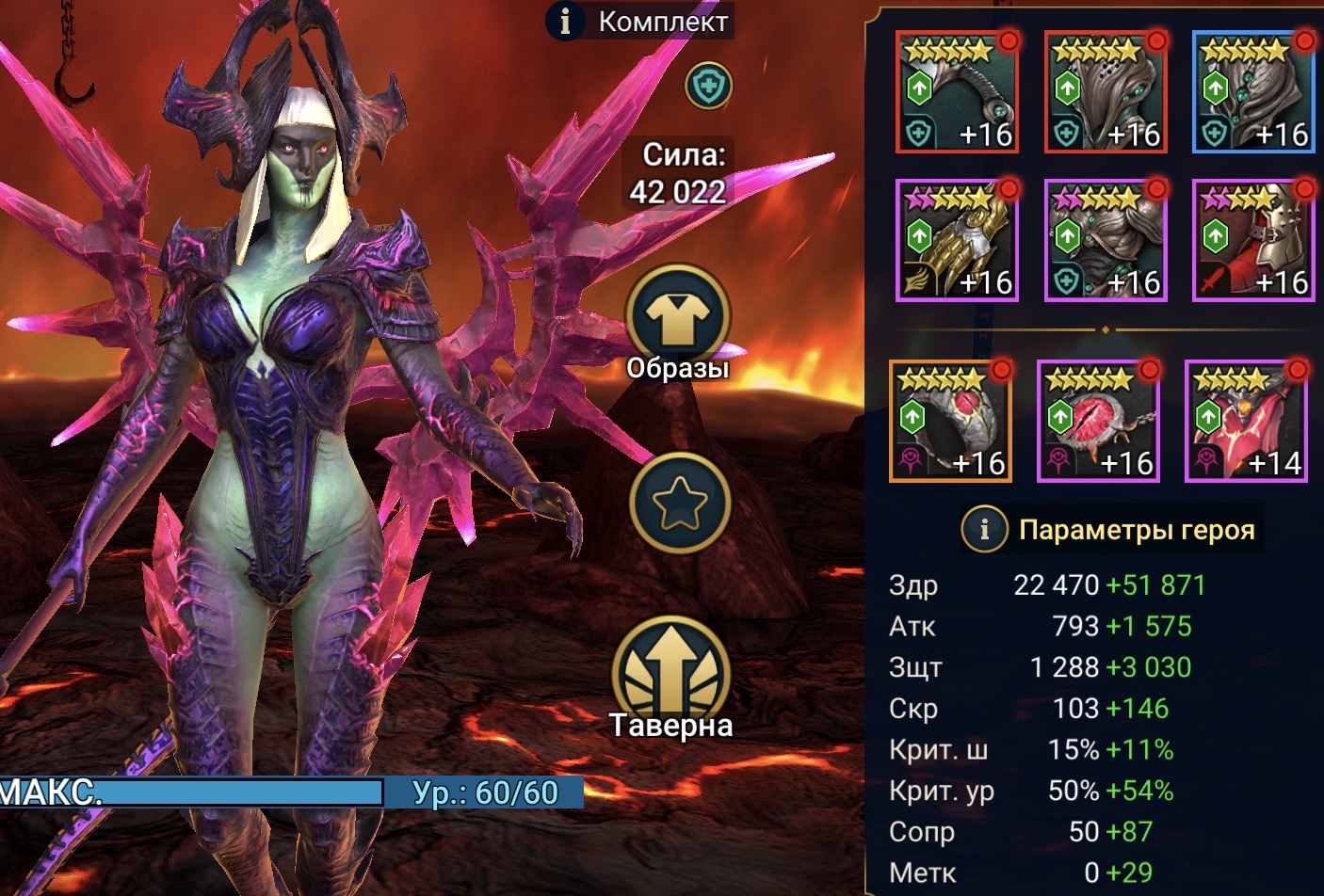
Task: Open the red amulet accessory slot
Action: pyautogui.click(x=1098, y=422)
